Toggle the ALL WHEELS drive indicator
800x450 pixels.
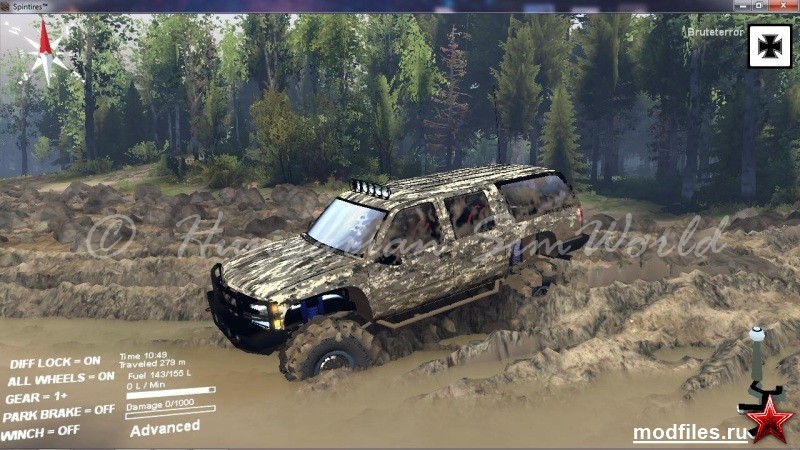point(61,378)
